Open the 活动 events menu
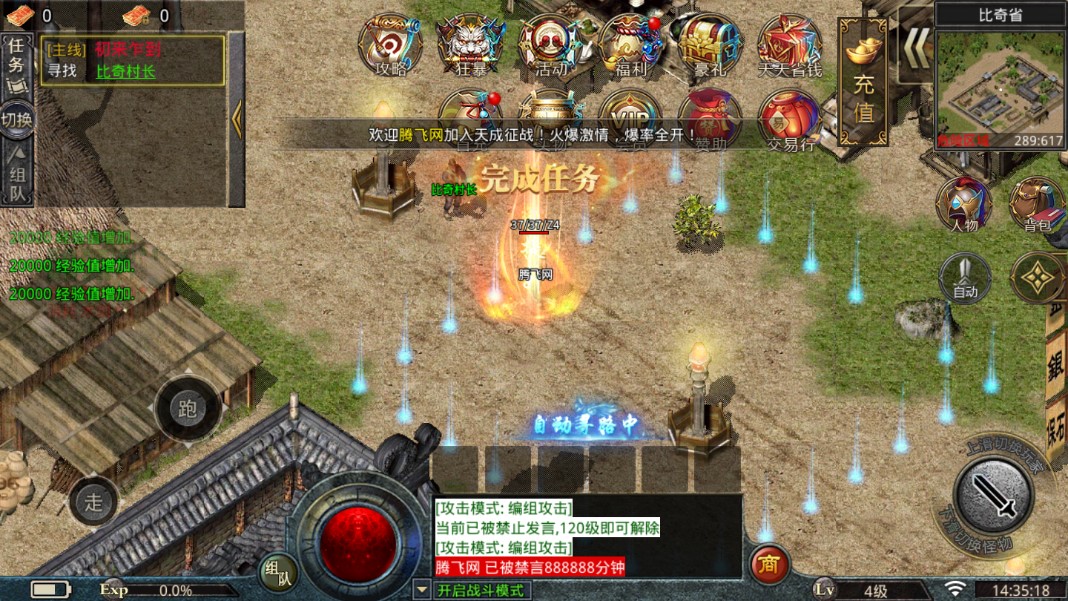 [x=549, y=43]
